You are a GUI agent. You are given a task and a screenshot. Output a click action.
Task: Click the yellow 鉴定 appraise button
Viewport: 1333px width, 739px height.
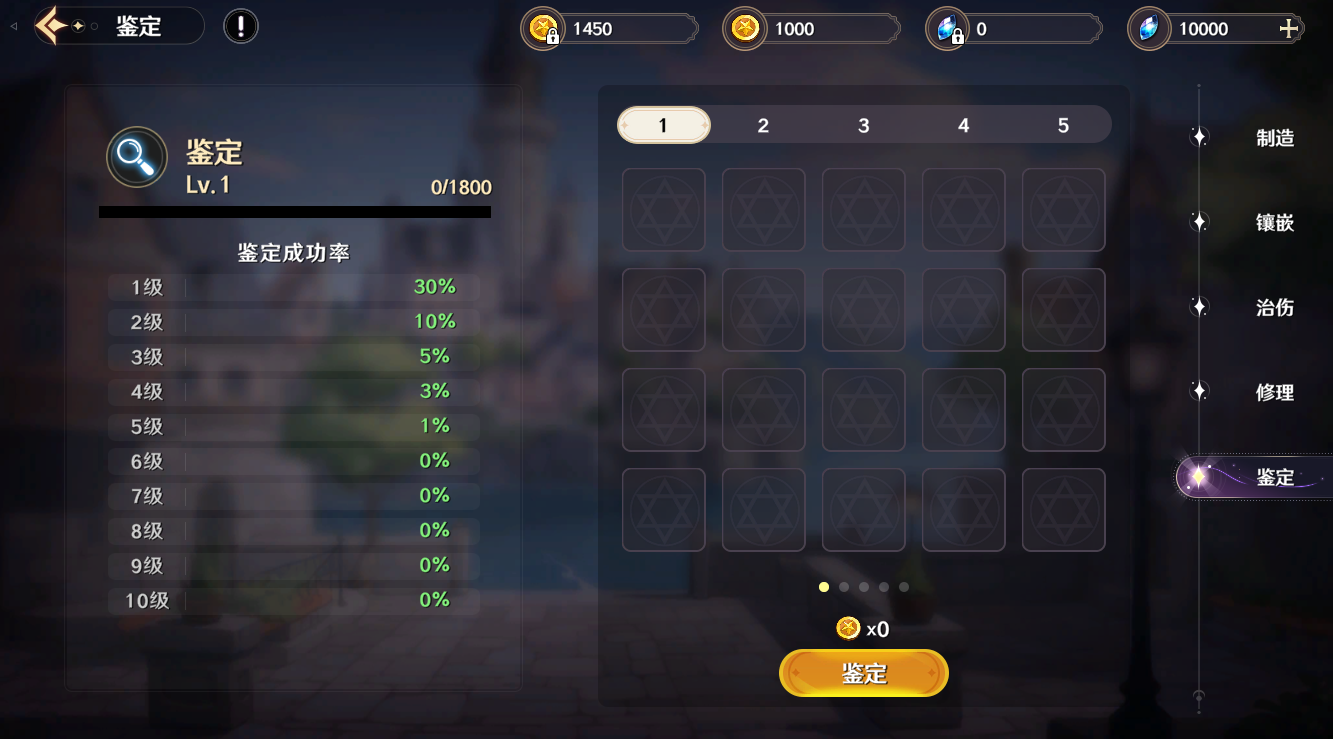coord(863,673)
